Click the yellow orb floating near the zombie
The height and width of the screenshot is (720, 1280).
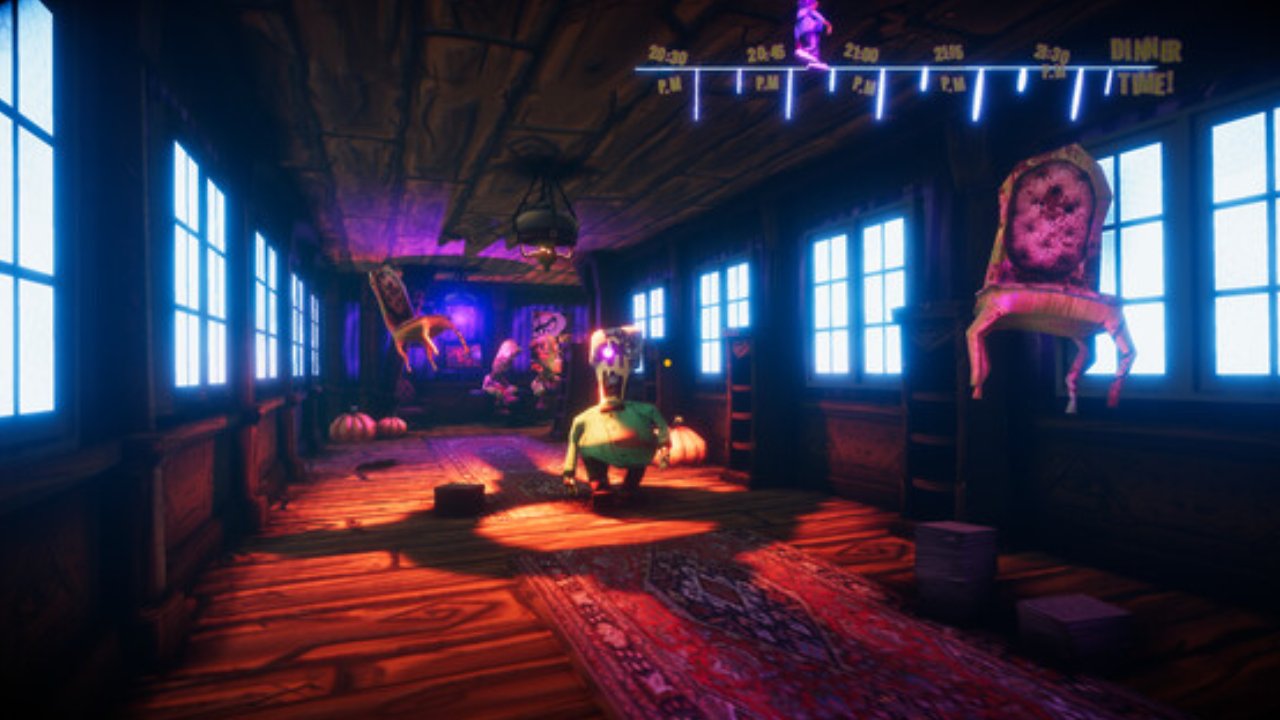coord(667,362)
